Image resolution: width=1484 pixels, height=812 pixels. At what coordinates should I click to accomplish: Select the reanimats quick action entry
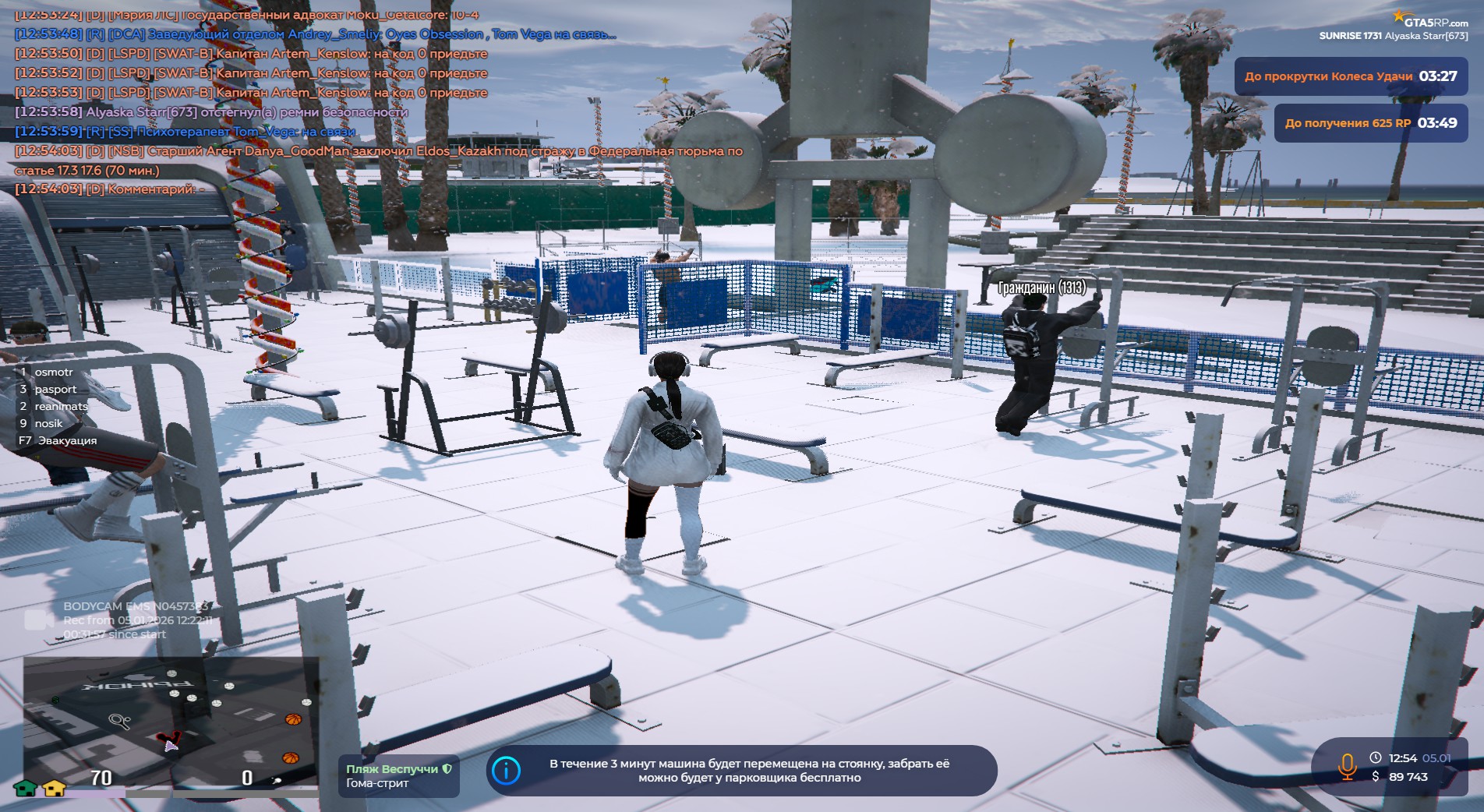click(61, 407)
